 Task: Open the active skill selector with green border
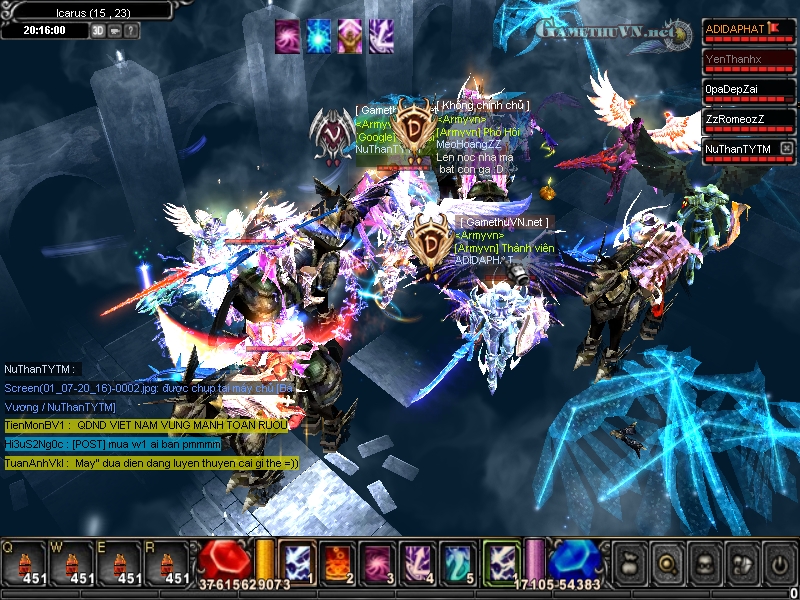pyautogui.click(x=501, y=561)
